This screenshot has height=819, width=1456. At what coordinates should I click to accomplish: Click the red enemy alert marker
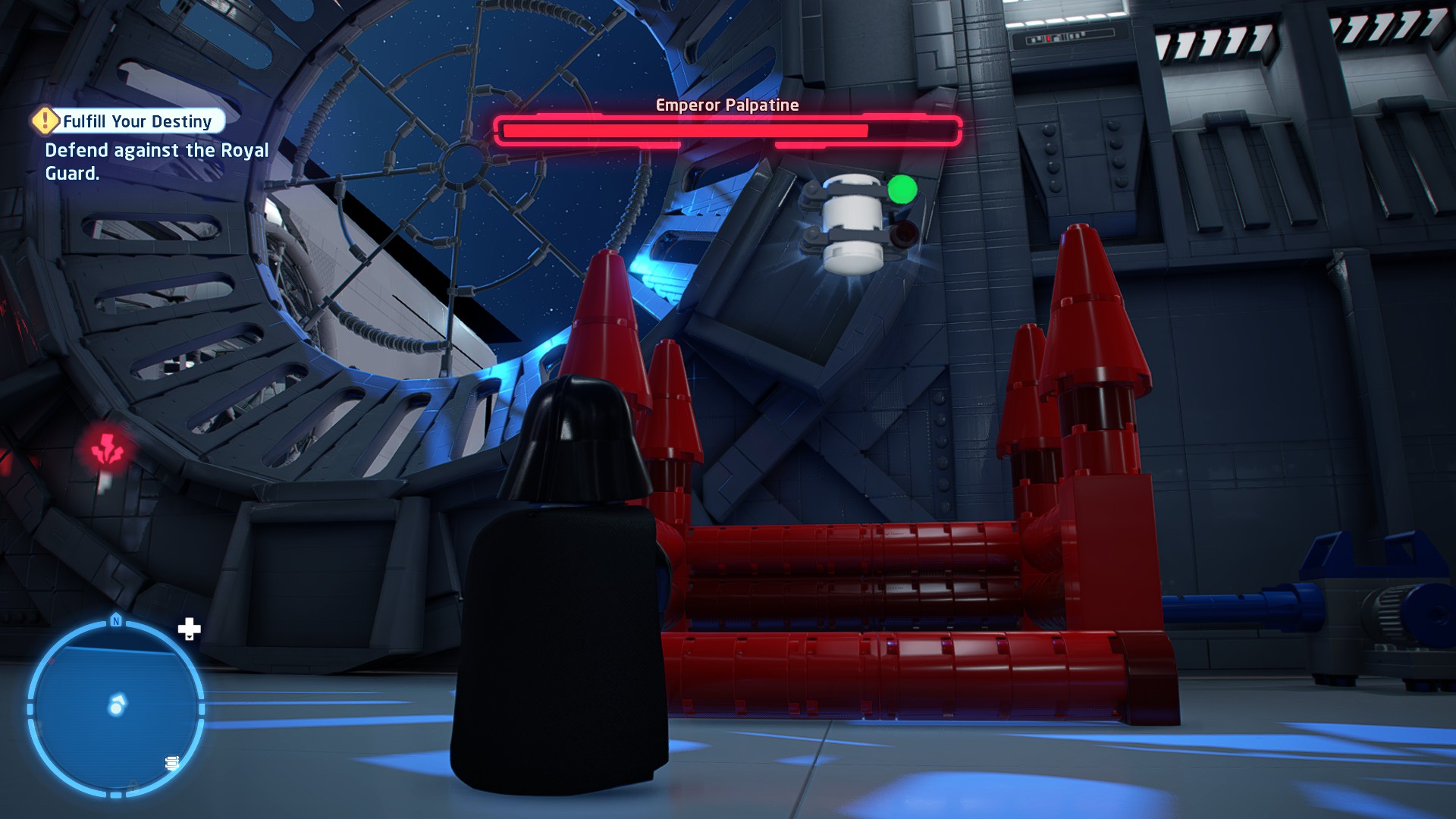[x=108, y=450]
